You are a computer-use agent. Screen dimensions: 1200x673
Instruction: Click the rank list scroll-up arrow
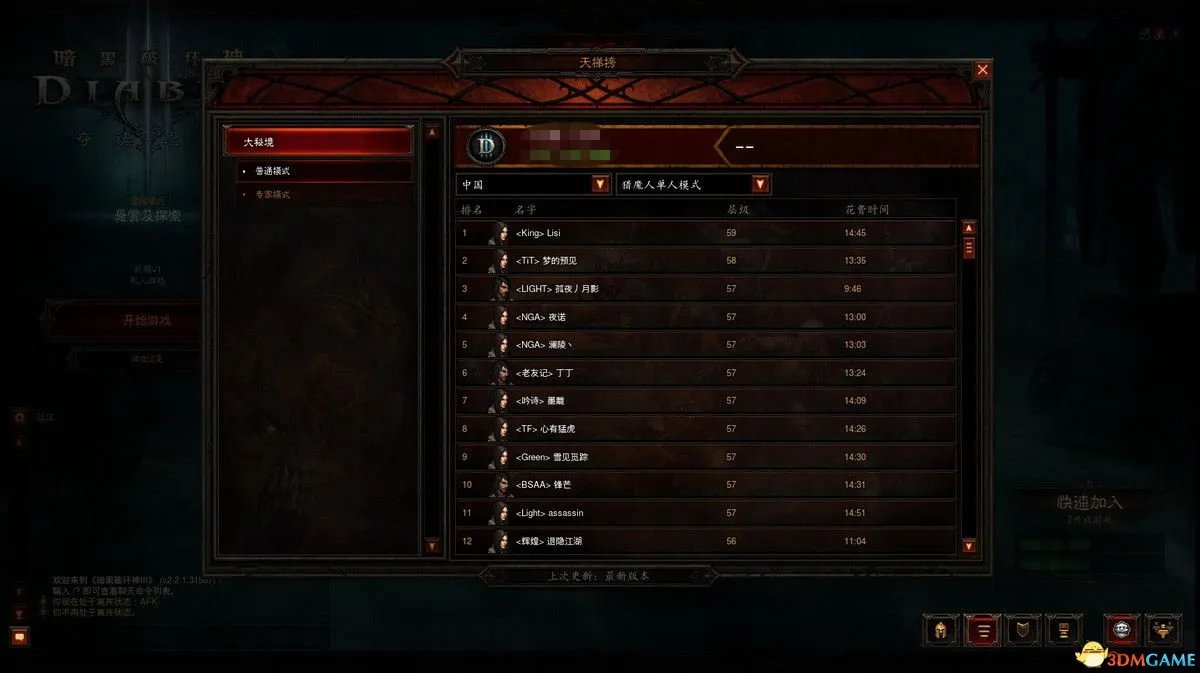(968, 228)
